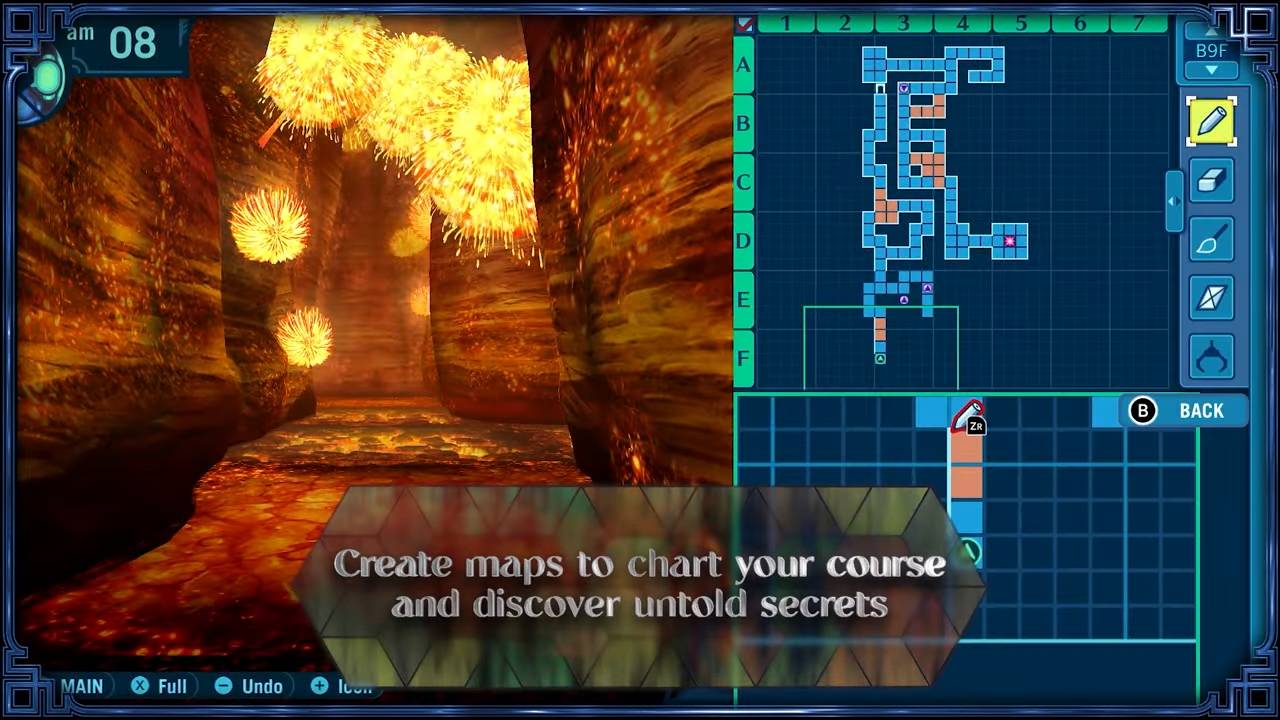1280x720 pixels.
Task: Click the up arrow above the B9F label
Action: click(x=1211, y=33)
